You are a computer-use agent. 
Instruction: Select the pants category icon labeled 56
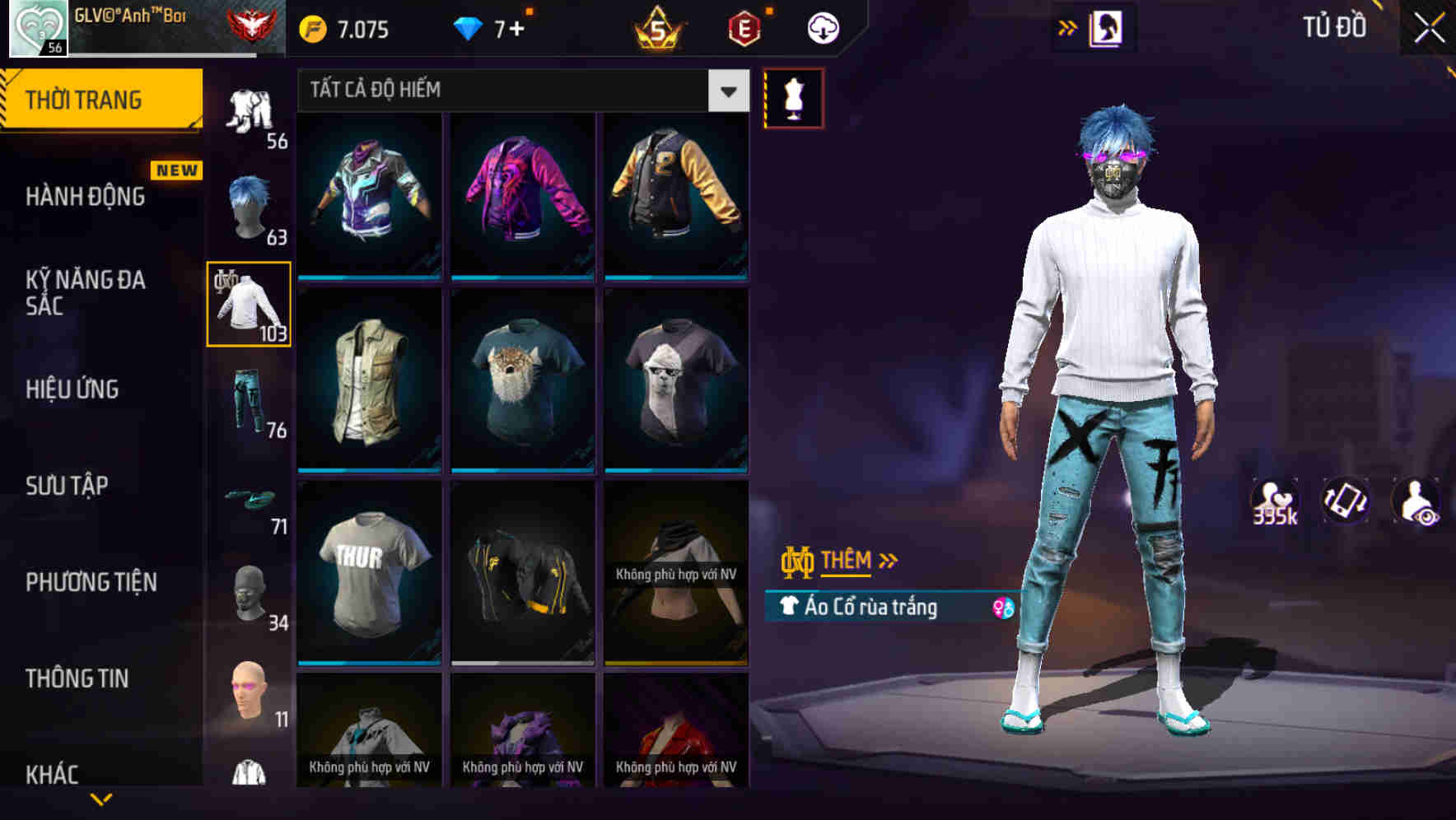[249, 111]
